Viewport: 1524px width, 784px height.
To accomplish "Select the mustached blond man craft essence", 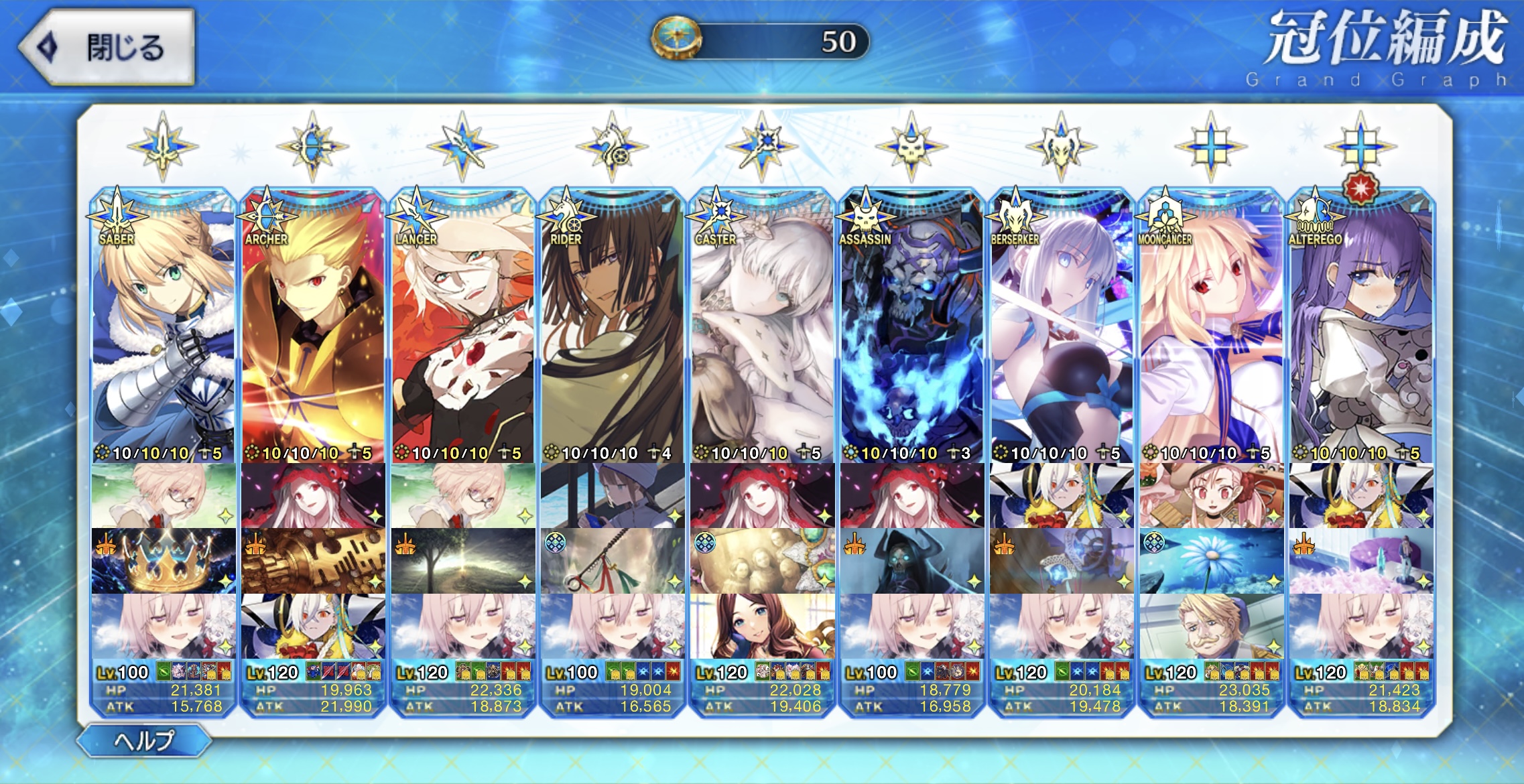I will (x=1211, y=627).
